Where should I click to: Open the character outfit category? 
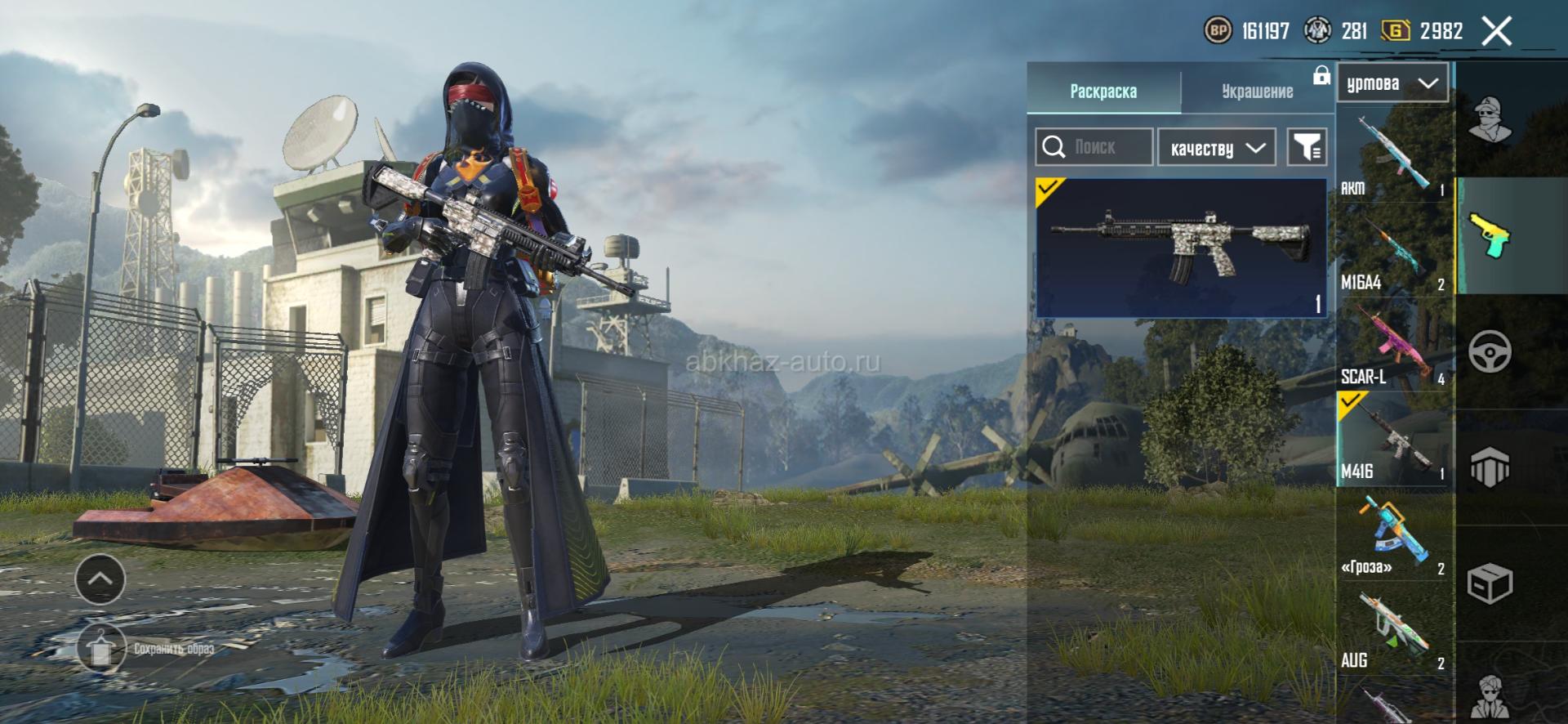(1490, 119)
